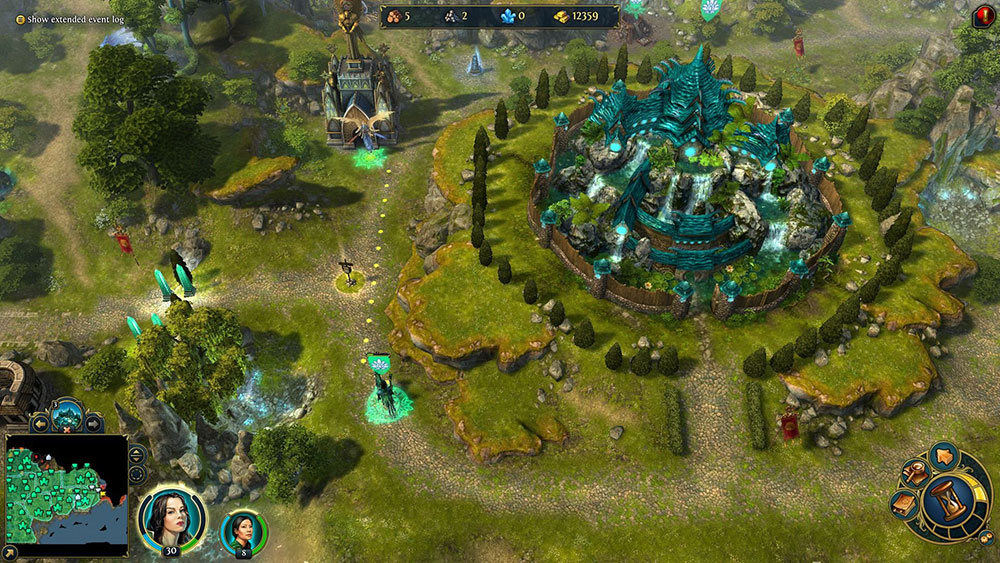Expand the minimap with the corner arrow
1000x563 pixels.
pos(9,551)
